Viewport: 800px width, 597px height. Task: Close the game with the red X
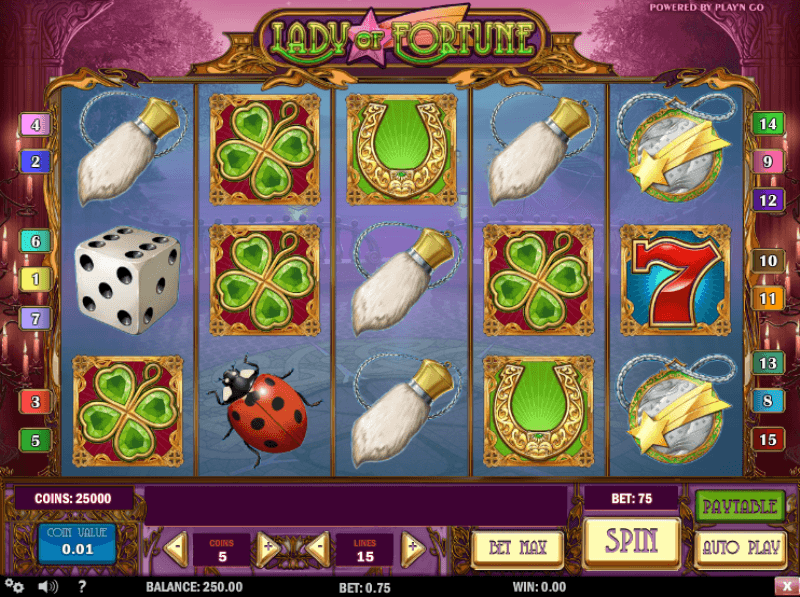click(786, 586)
